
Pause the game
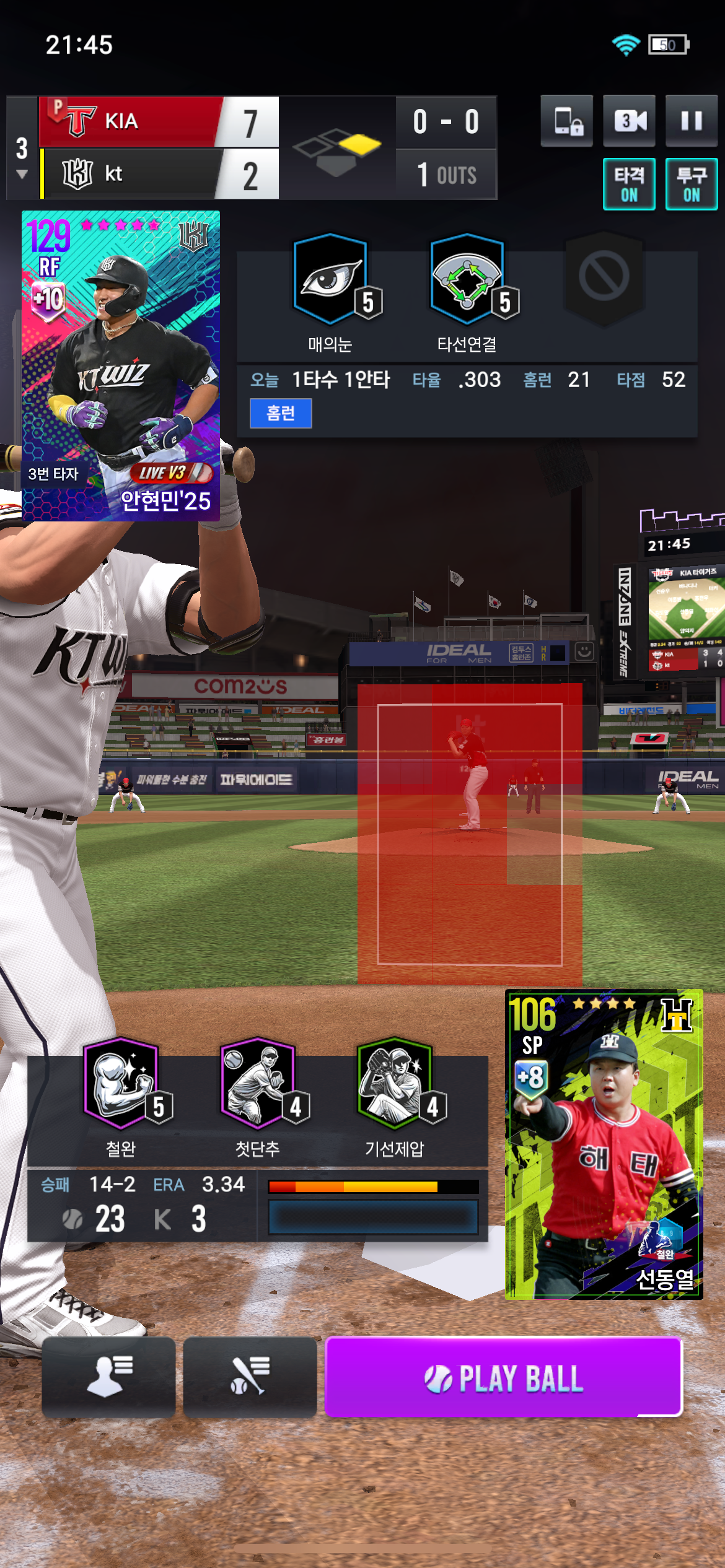[x=691, y=121]
